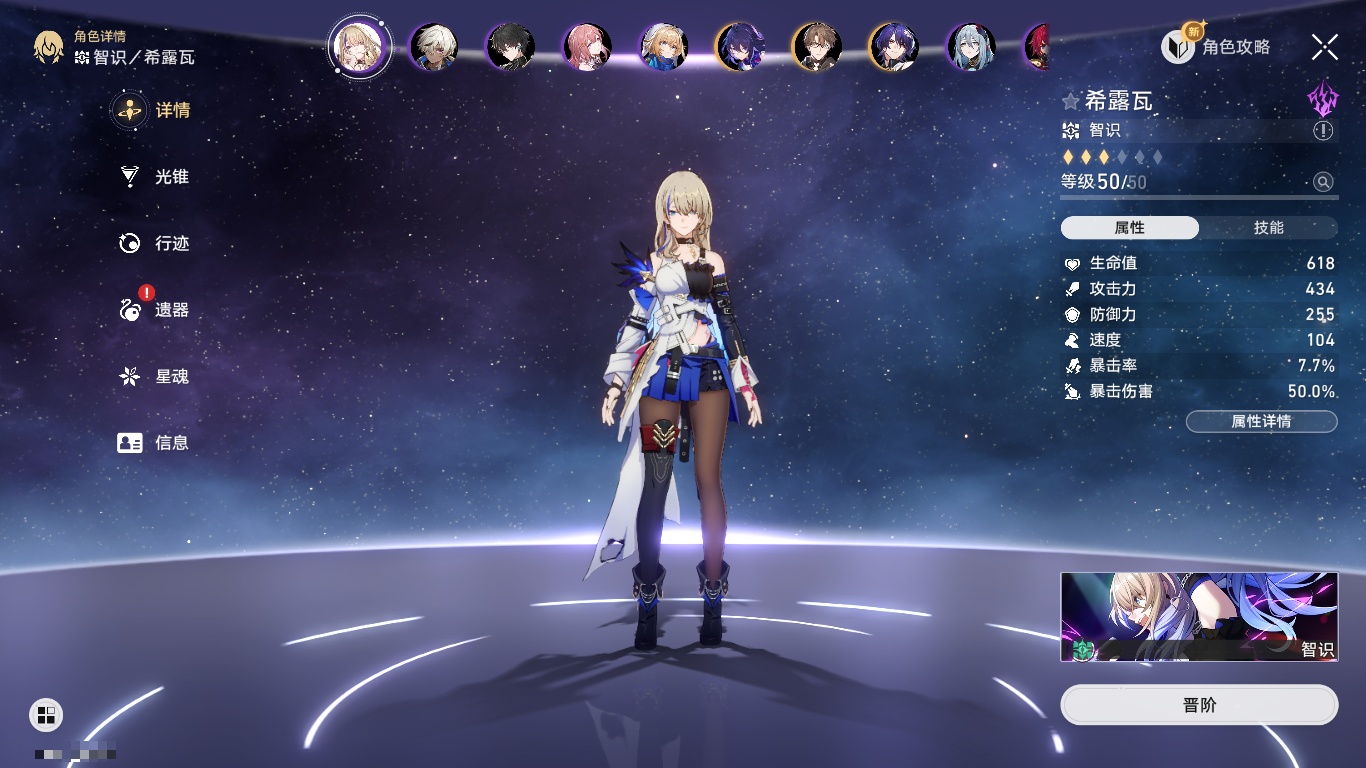Open the 光锥 light cone menu
This screenshot has width=1366, height=768.
[x=154, y=177]
